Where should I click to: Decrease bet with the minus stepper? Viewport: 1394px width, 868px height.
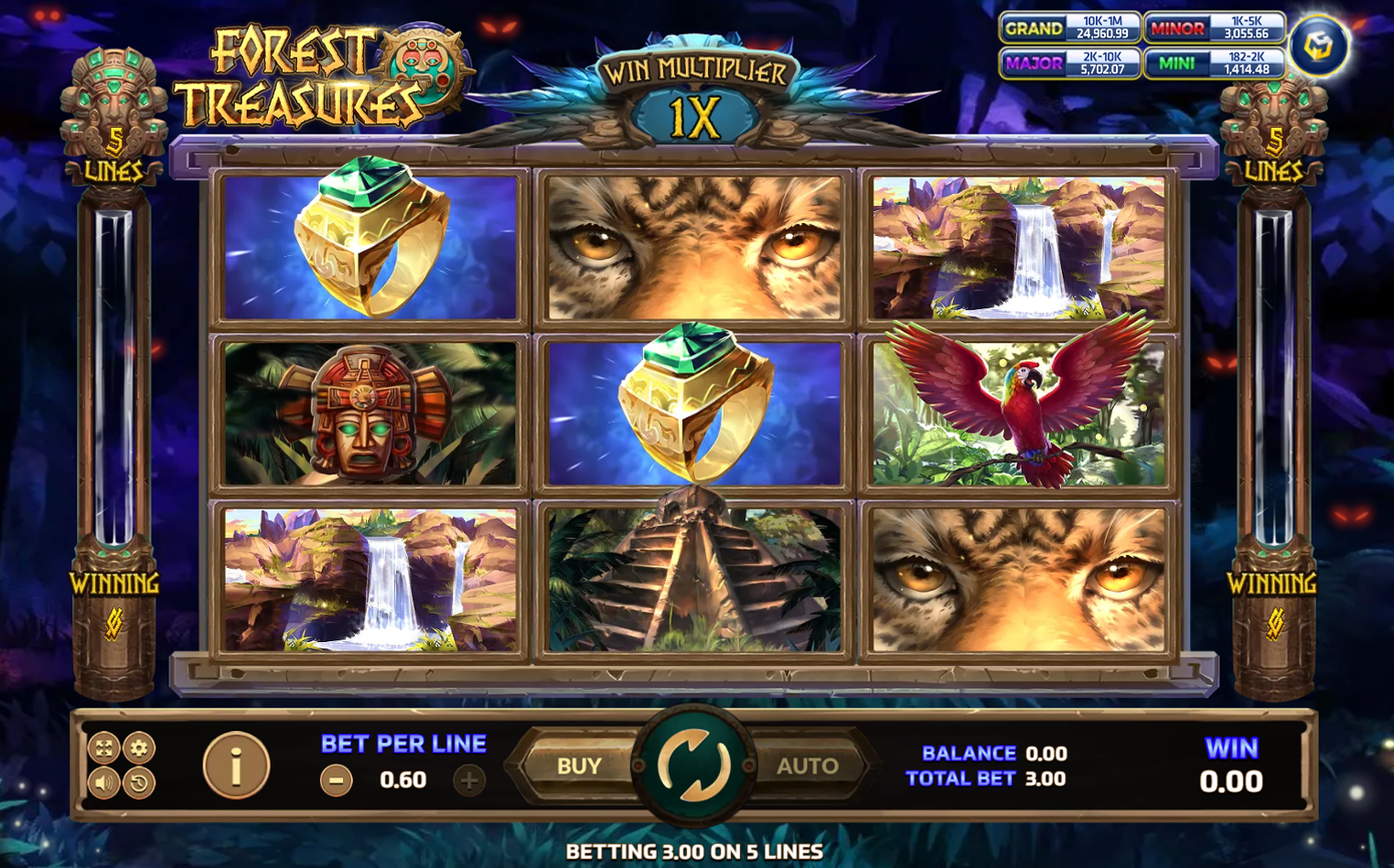pyautogui.click(x=336, y=779)
